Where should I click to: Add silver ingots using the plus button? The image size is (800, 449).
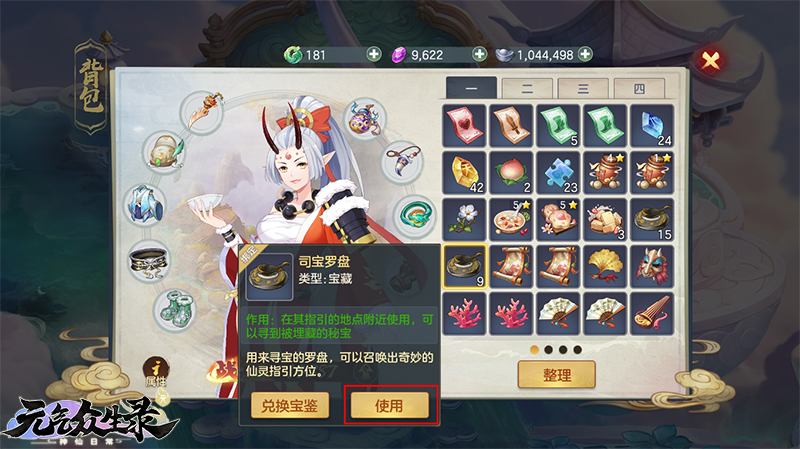[x=585, y=54]
